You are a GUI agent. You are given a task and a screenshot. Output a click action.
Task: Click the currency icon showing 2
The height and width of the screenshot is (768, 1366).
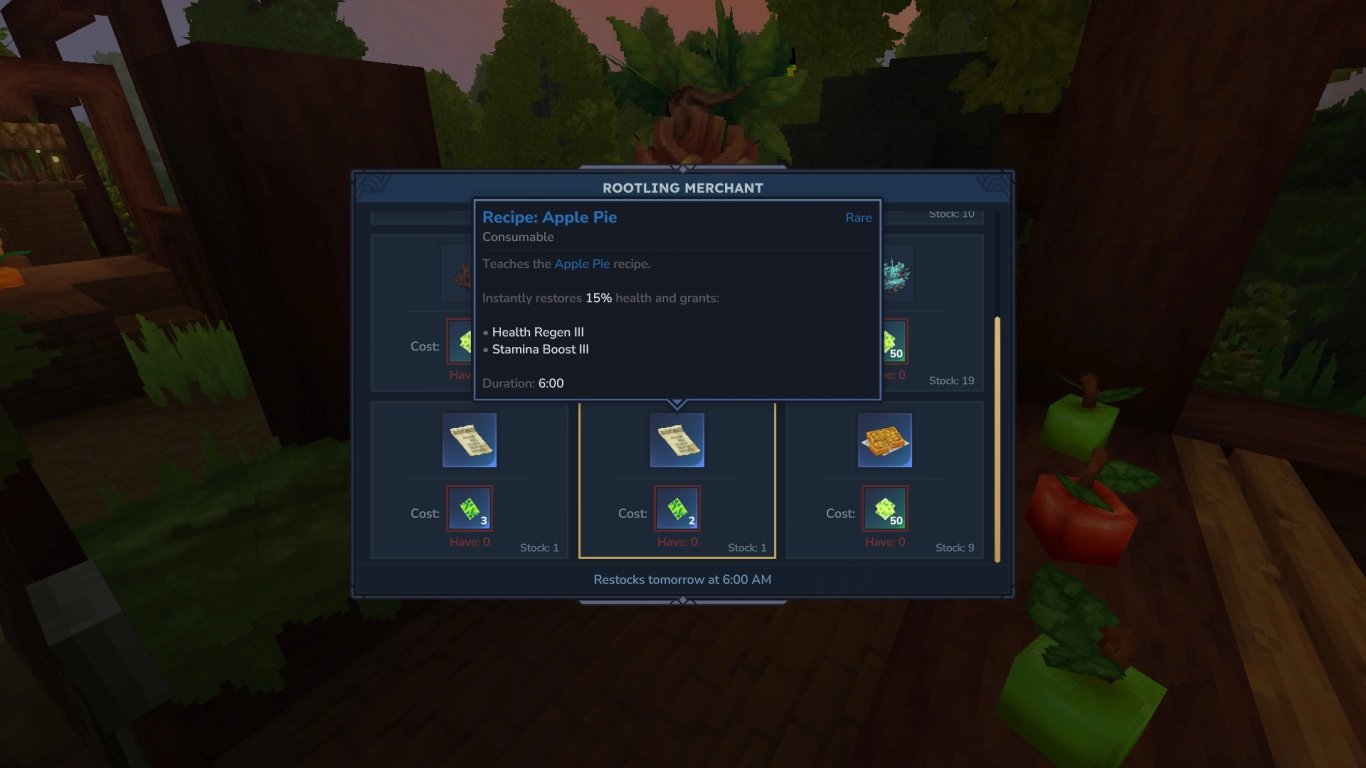pyautogui.click(x=677, y=508)
